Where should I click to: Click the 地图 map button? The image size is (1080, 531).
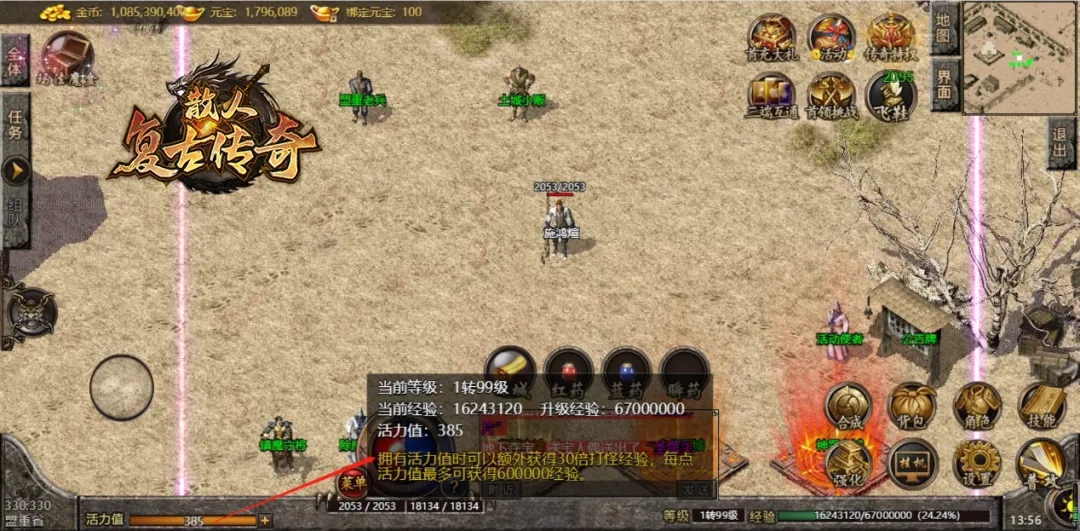pos(945,28)
